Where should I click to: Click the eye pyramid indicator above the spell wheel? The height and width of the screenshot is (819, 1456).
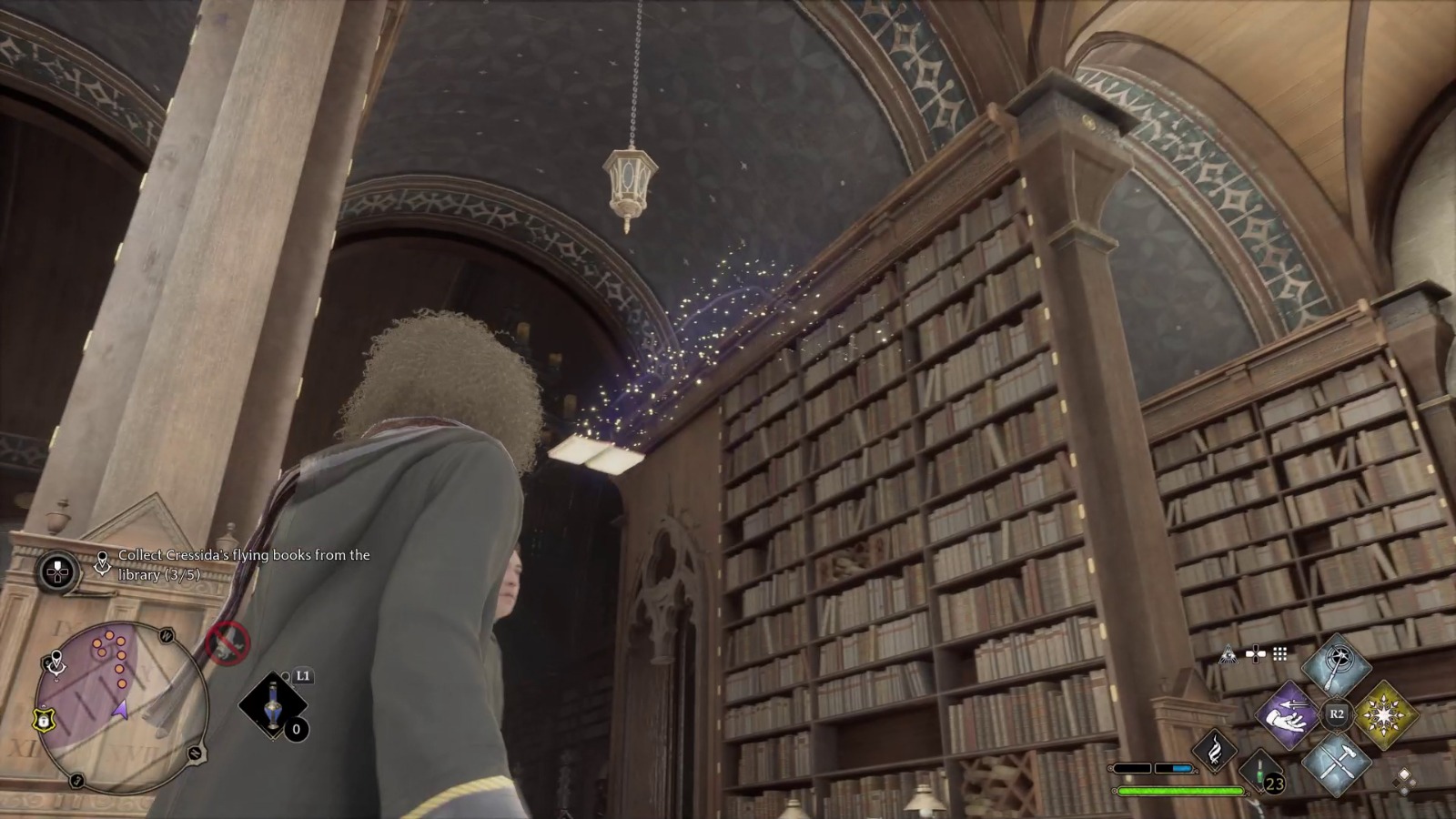[x=1228, y=654]
